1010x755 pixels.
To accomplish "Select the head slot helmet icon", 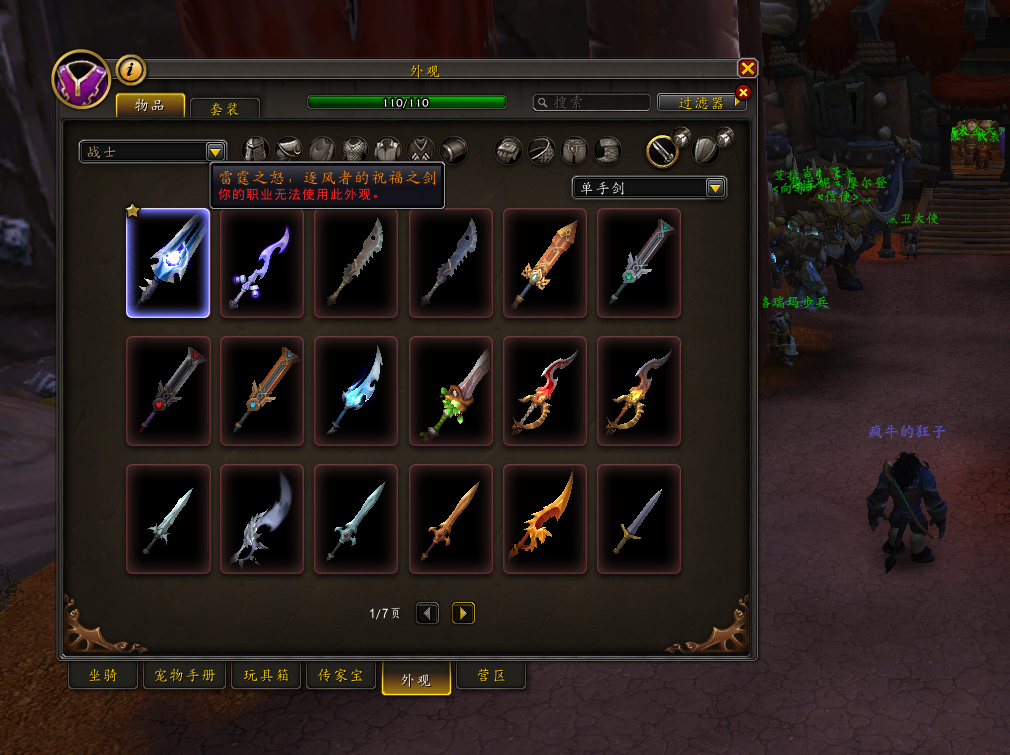I will tap(256, 150).
